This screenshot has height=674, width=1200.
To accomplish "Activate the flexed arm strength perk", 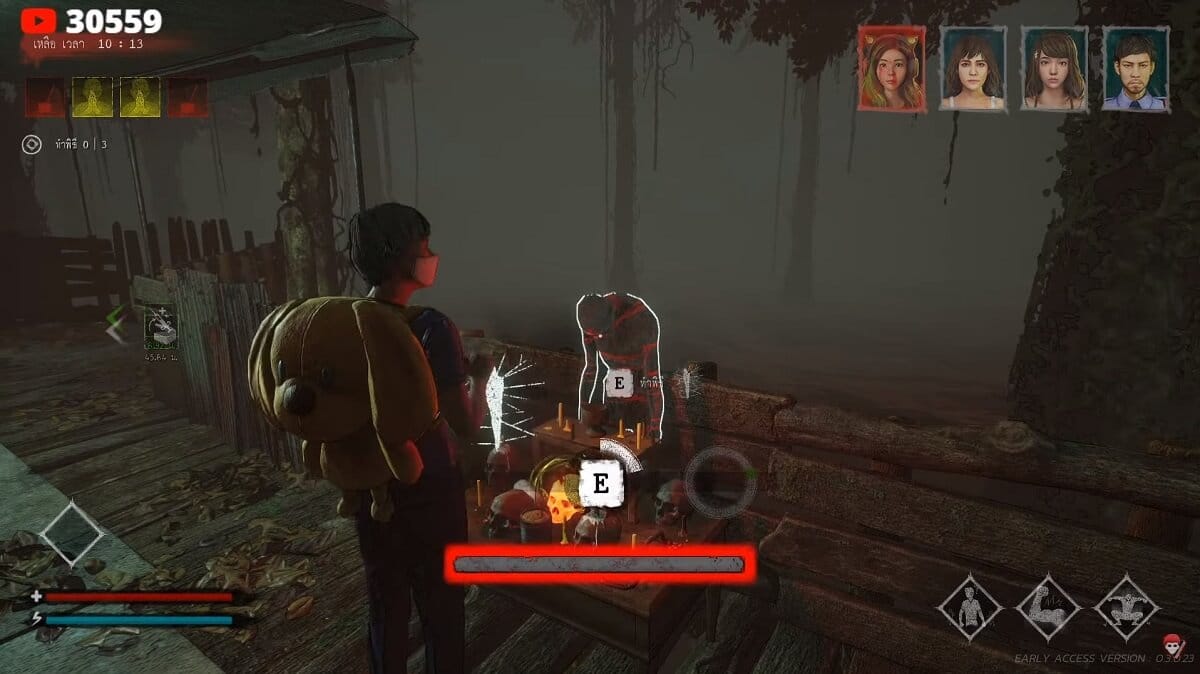I will pos(1048,607).
